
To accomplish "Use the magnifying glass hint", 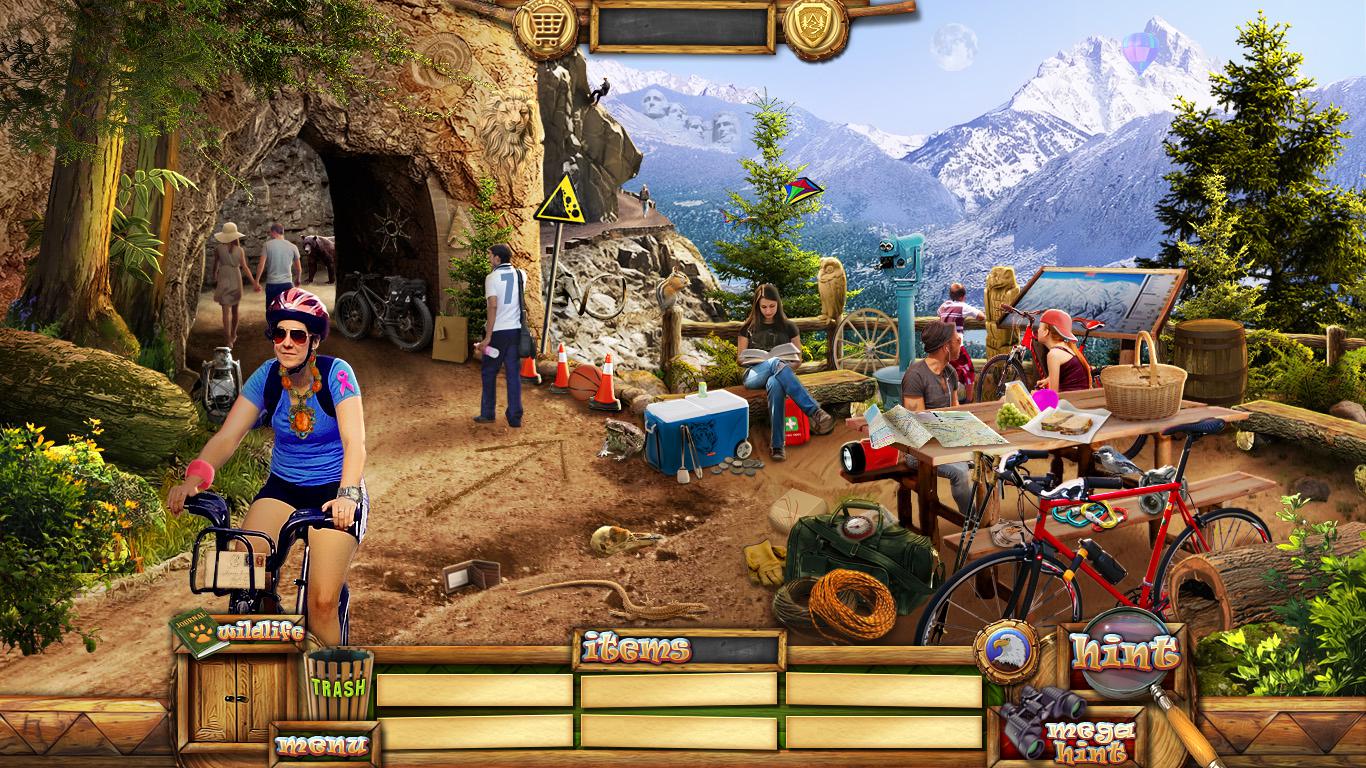I will (x=1124, y=654).
